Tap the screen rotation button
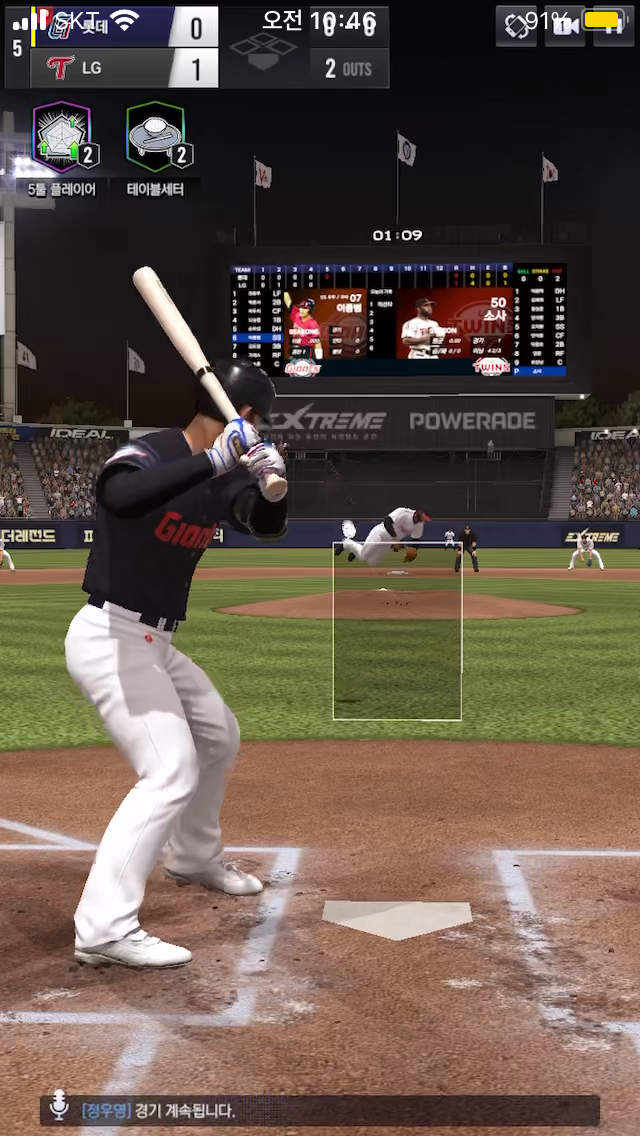This screenshot has width=640, height=1136. (x=516, y=26)
